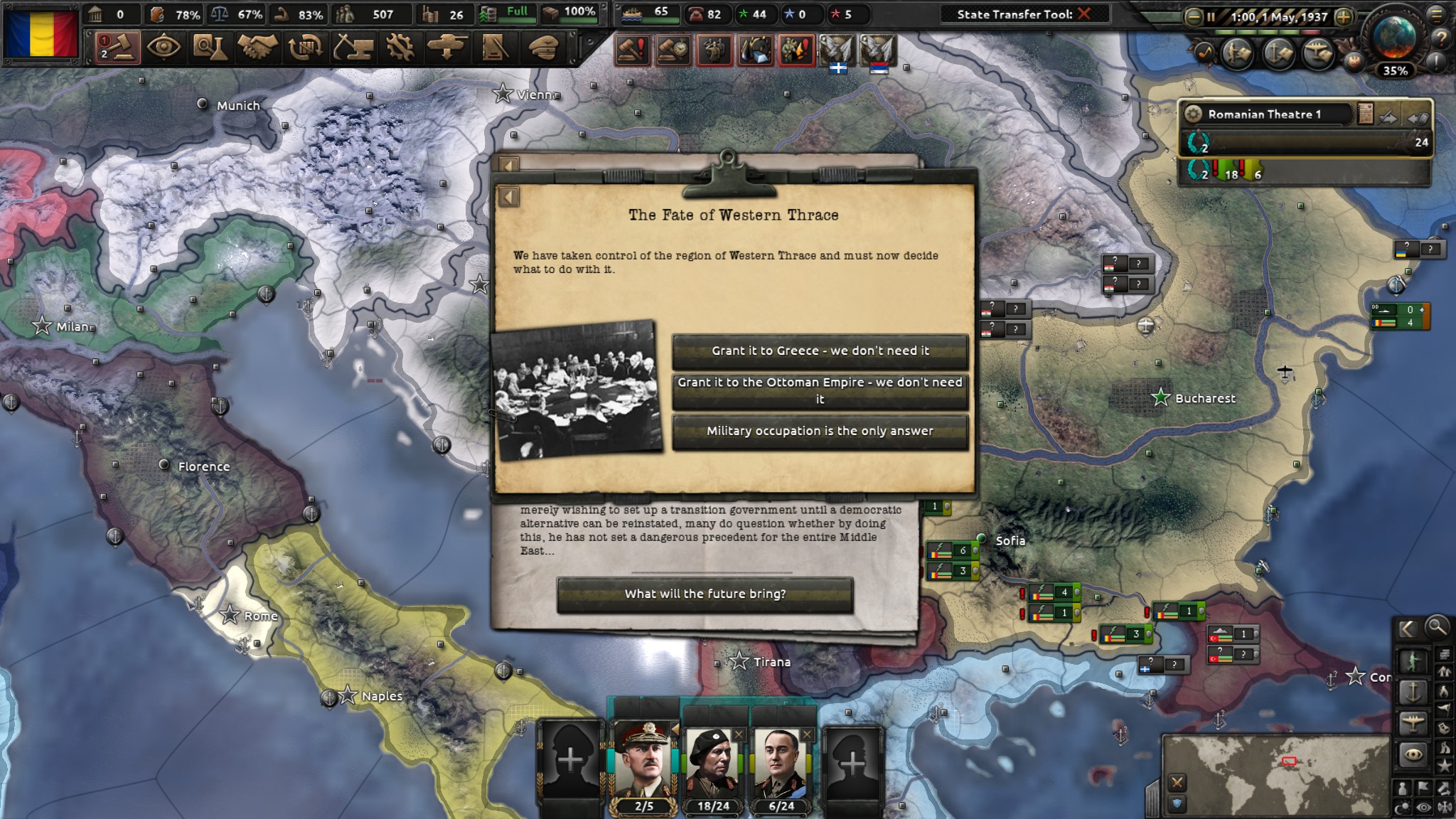This screenshot has width=1456, height=819.
Task: Click 'What will the future bring?'
Action: click(x=706, y=594)
